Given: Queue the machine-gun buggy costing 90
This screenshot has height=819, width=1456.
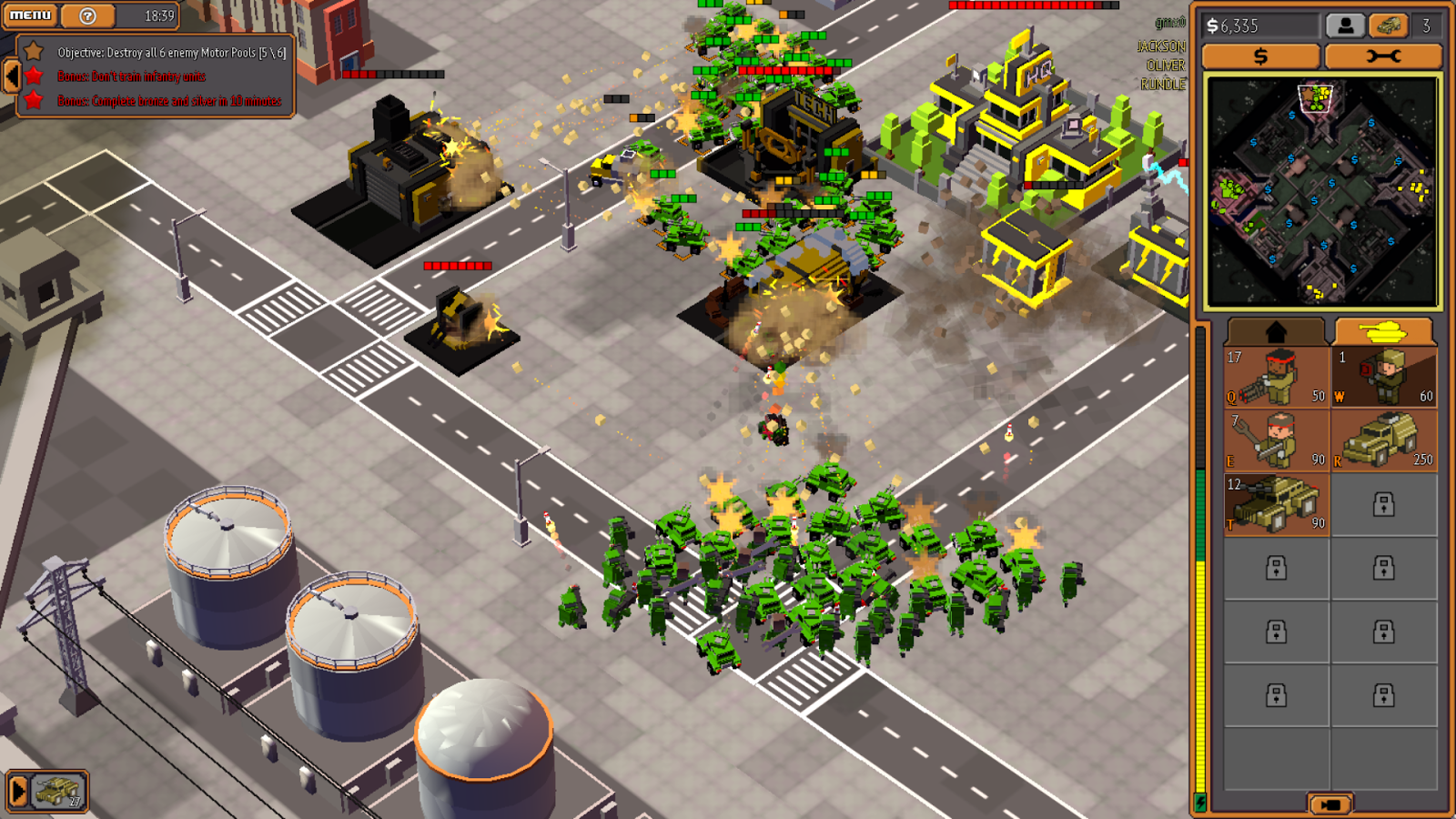Looking at the screenshot, I should click(x=1277, y=503).
